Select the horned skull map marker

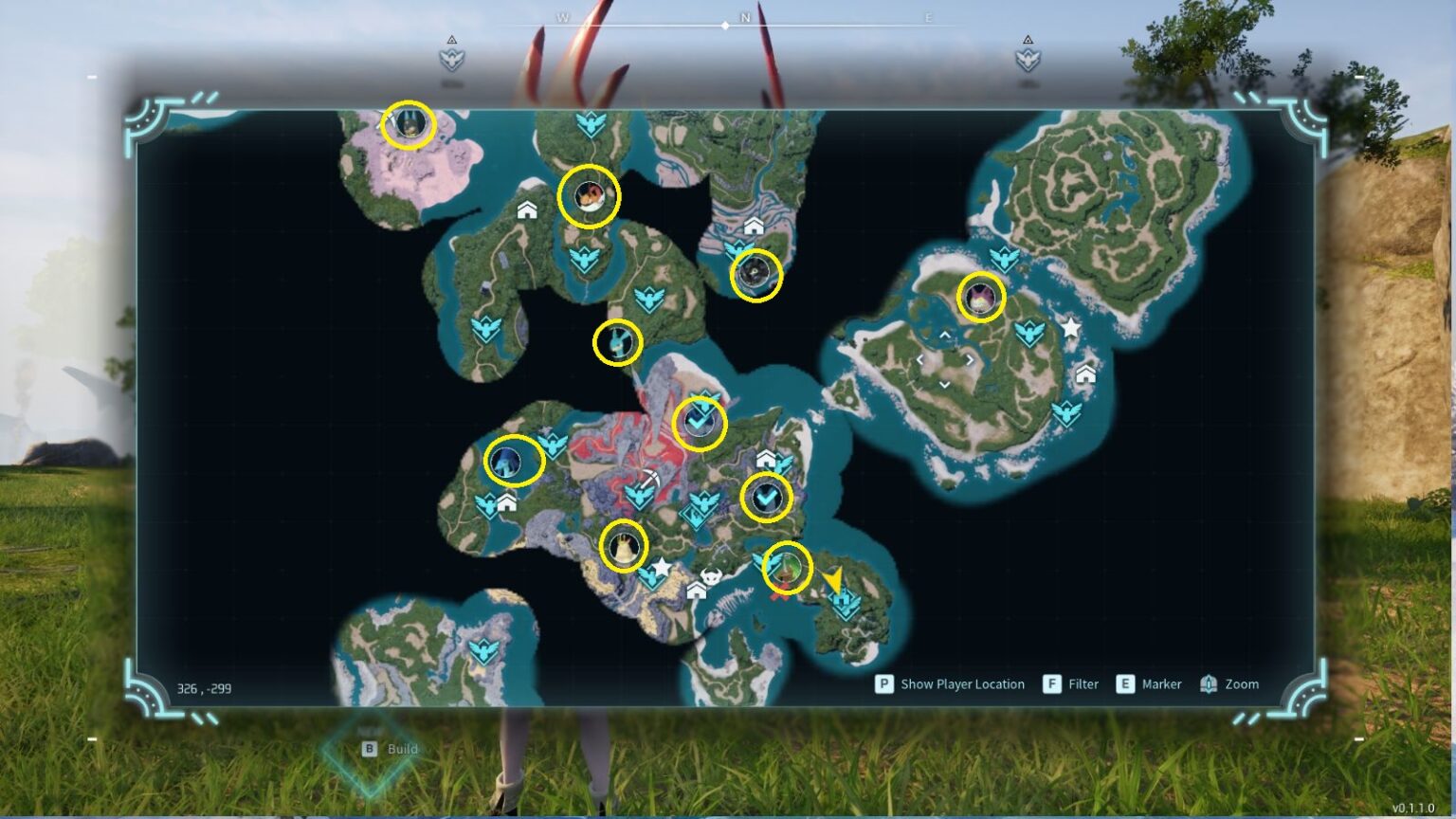tap(711, 577)
